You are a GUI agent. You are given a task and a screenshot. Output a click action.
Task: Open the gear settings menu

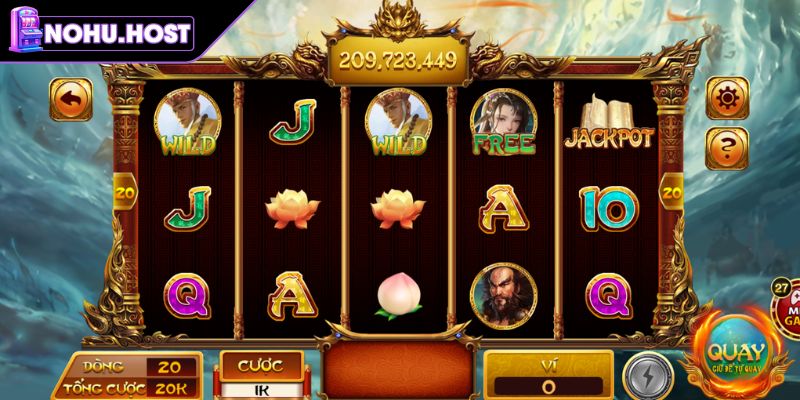(x=727, y=98)
